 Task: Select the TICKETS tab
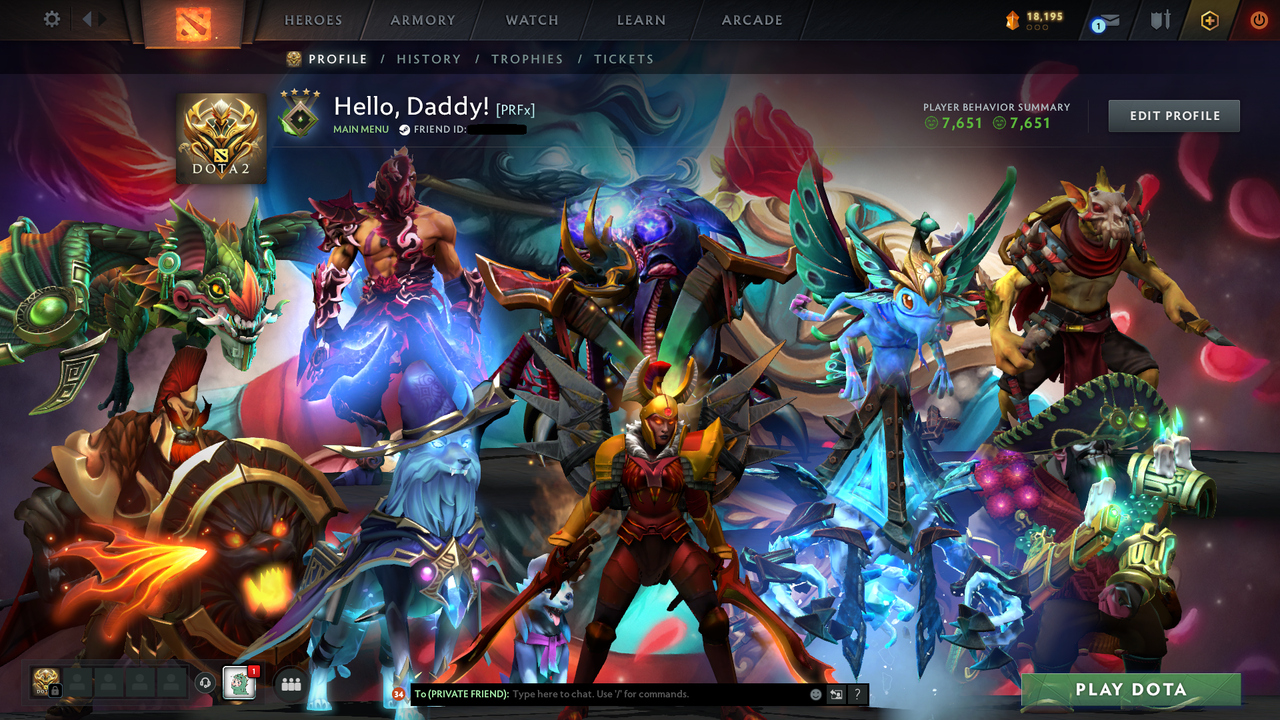[x=624, y=59]
